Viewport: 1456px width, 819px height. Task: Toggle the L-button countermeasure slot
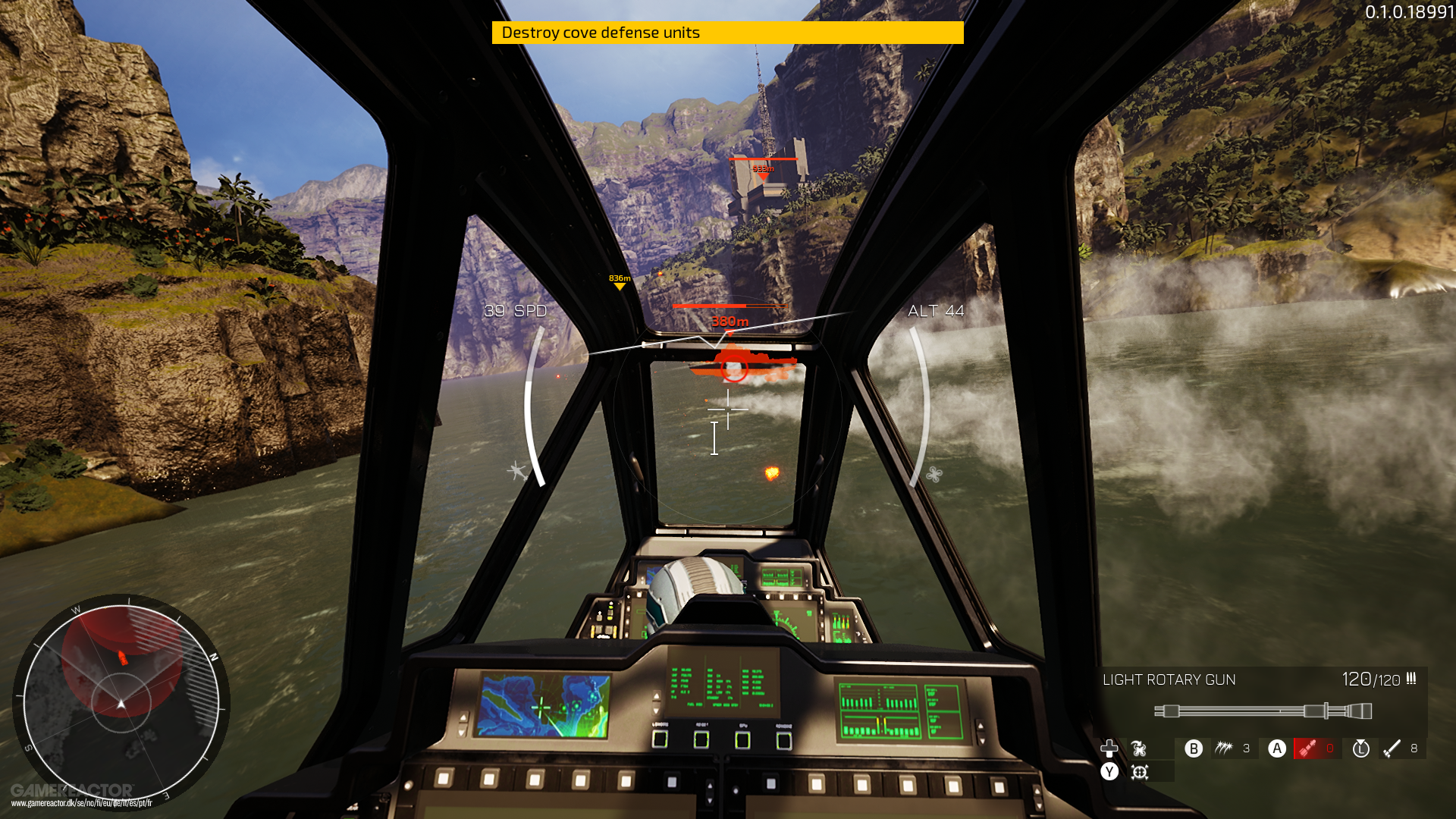(1361, 749)
